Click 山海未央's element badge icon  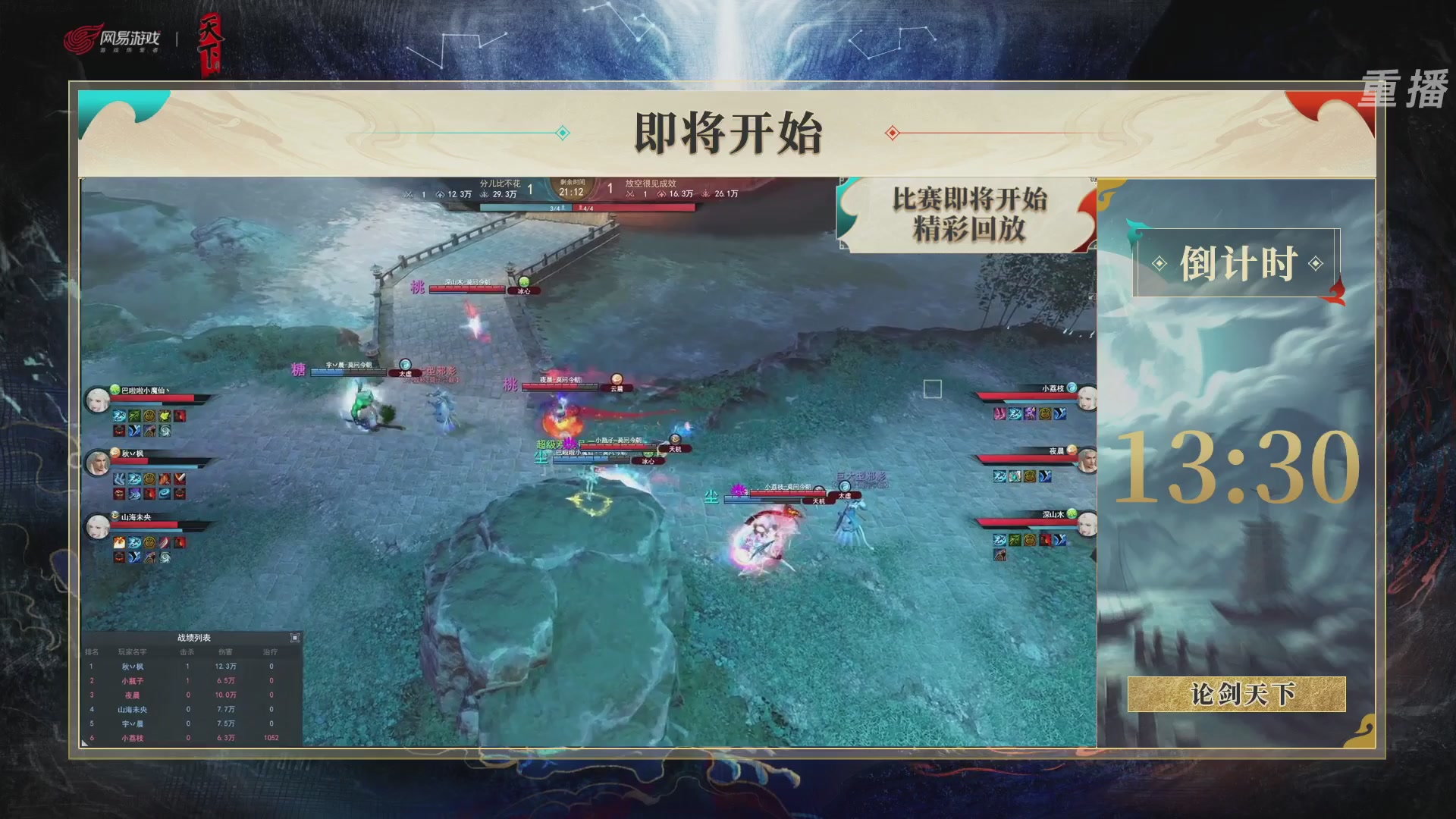pyautogui.click(x=114, y=515)
